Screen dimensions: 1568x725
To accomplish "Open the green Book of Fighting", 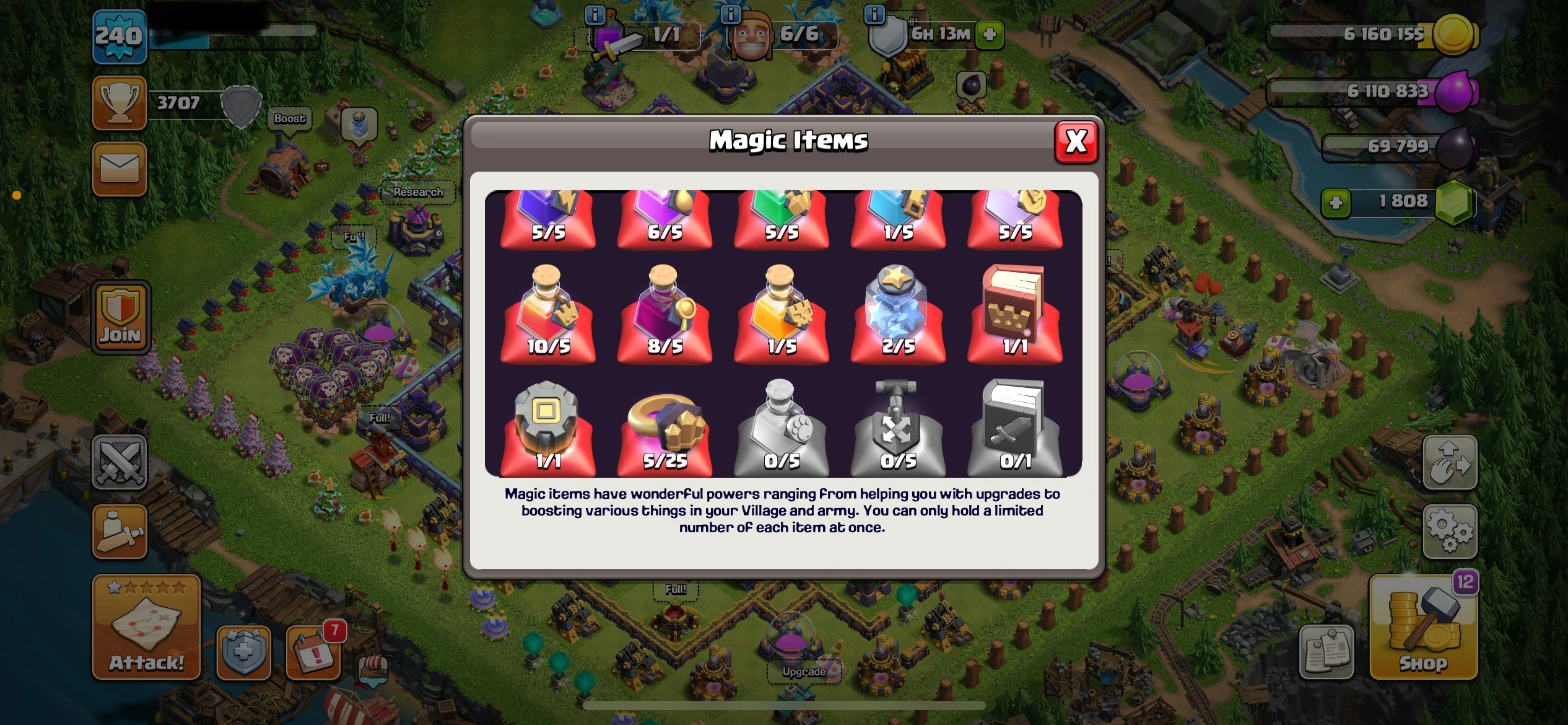I will pyautogui.click(x=781, y=217).
